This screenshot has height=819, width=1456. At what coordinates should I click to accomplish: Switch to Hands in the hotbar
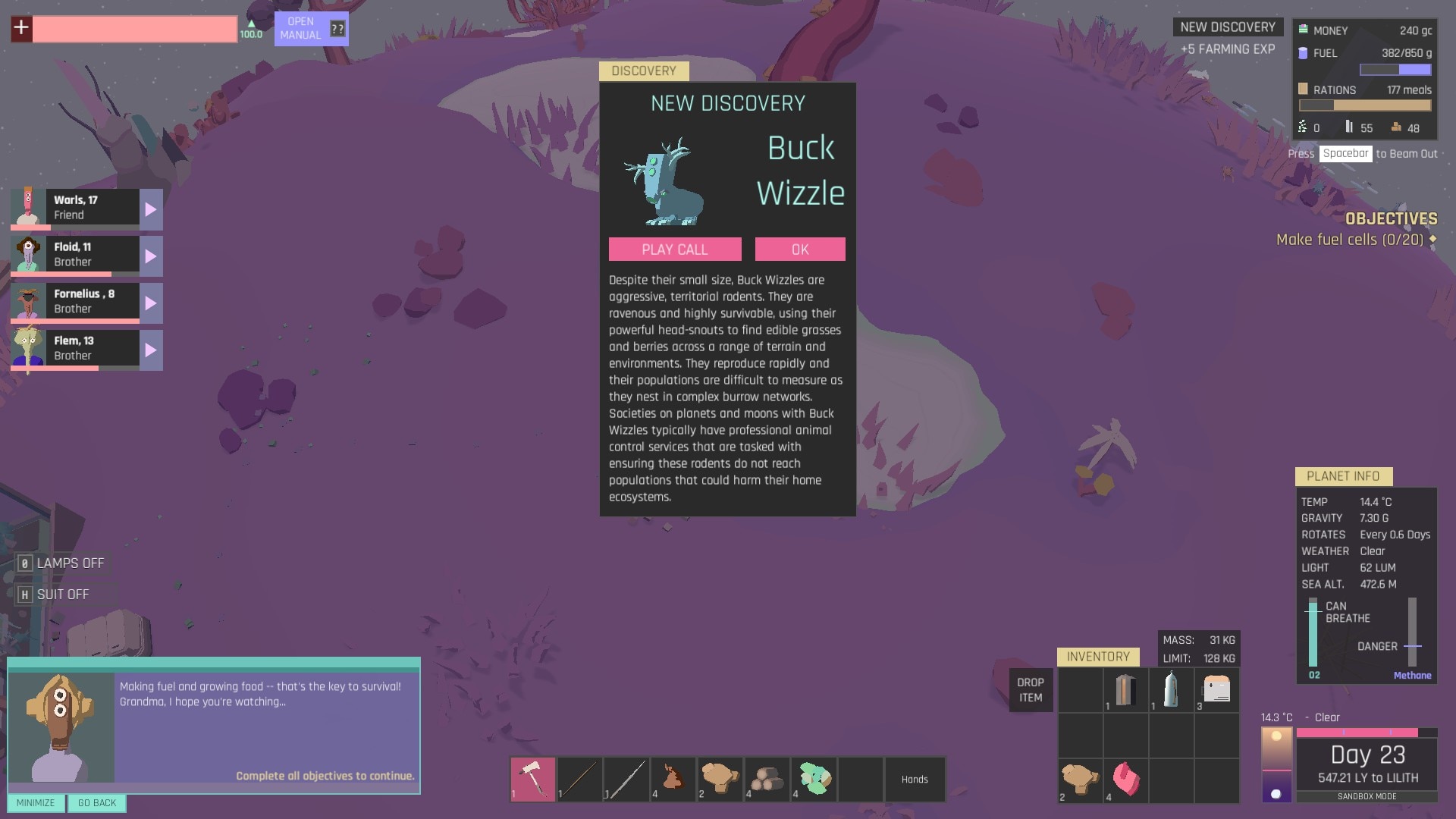(x=915, y=779)
